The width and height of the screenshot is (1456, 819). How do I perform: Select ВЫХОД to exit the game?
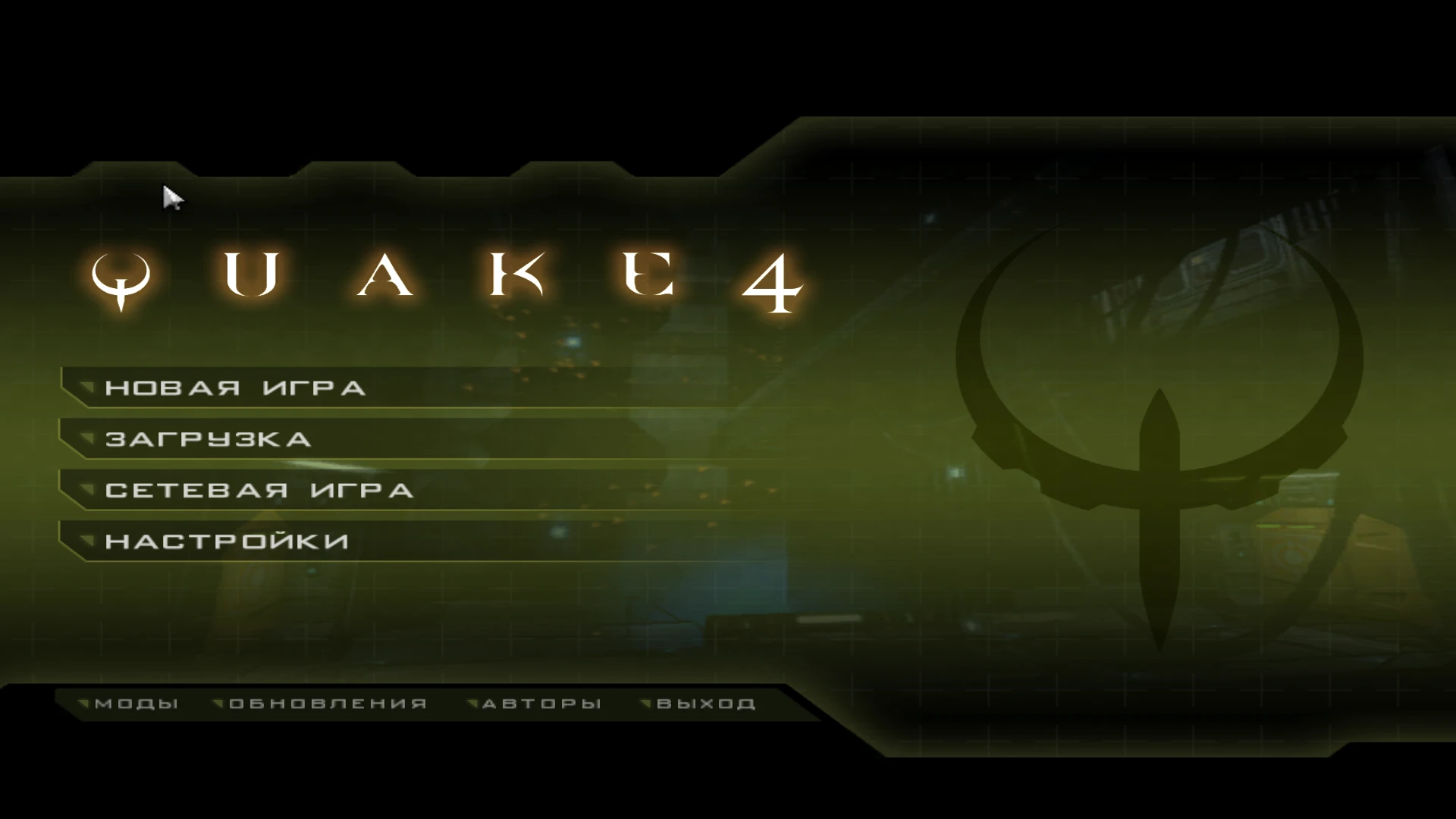point(705,703)
